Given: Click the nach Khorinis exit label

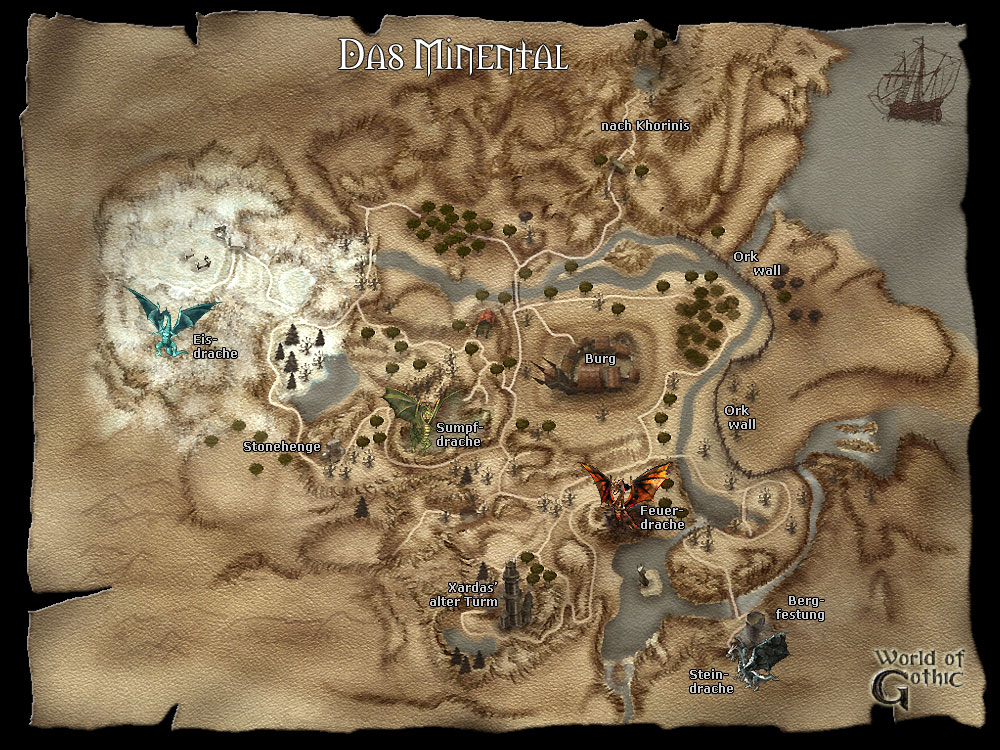Looking at the screenshot, I should pyautogui.click(x=645, y=126).
